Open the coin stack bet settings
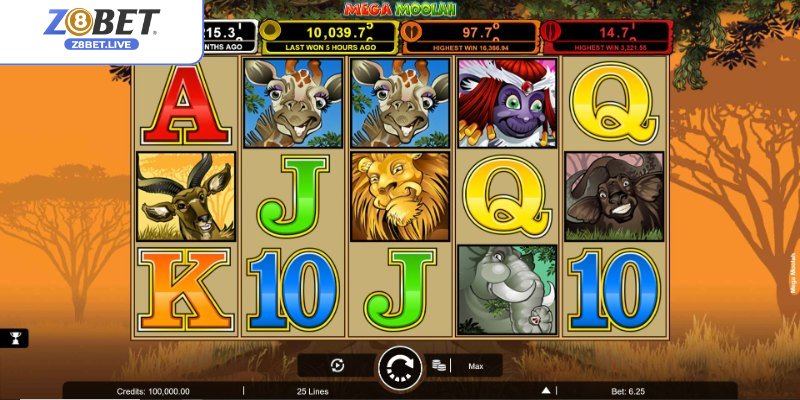 tap(438, 367)
